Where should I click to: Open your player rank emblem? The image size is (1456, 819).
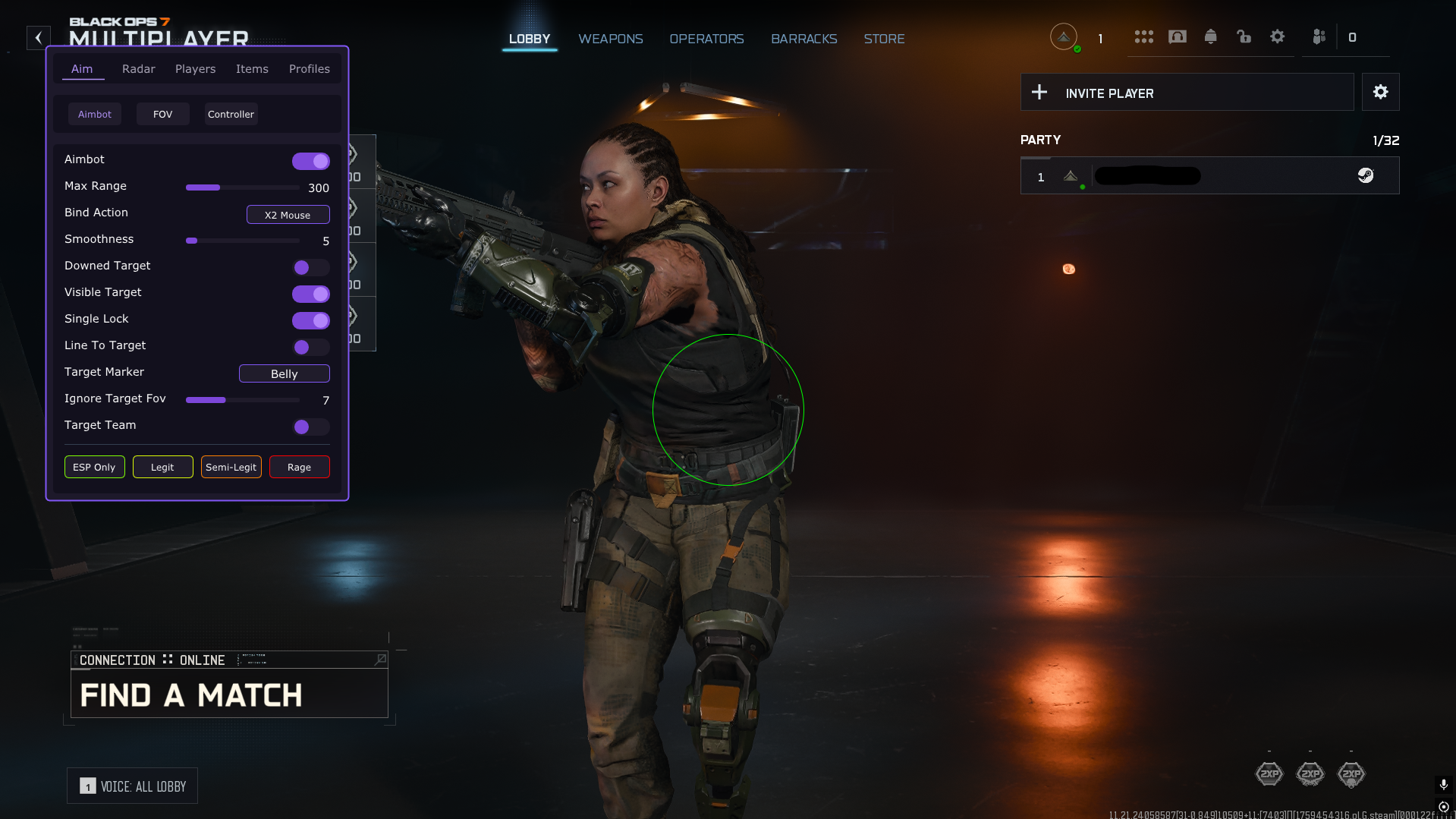coord(1064,36)
